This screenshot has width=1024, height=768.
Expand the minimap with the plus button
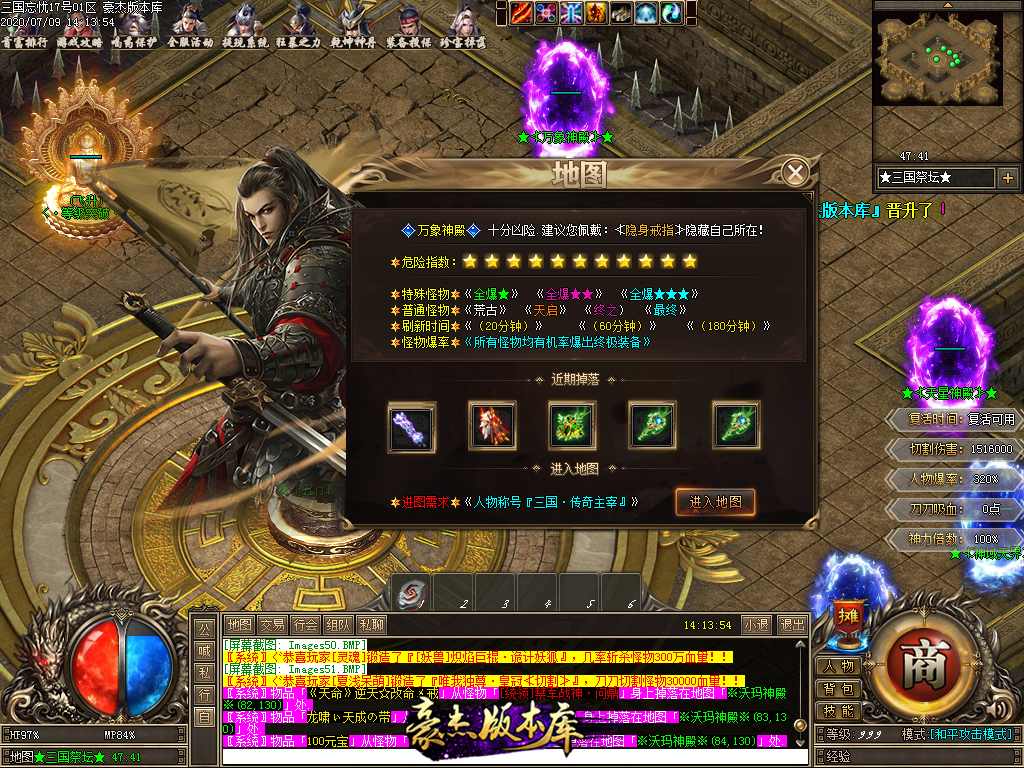click(x=1007, y=178)
